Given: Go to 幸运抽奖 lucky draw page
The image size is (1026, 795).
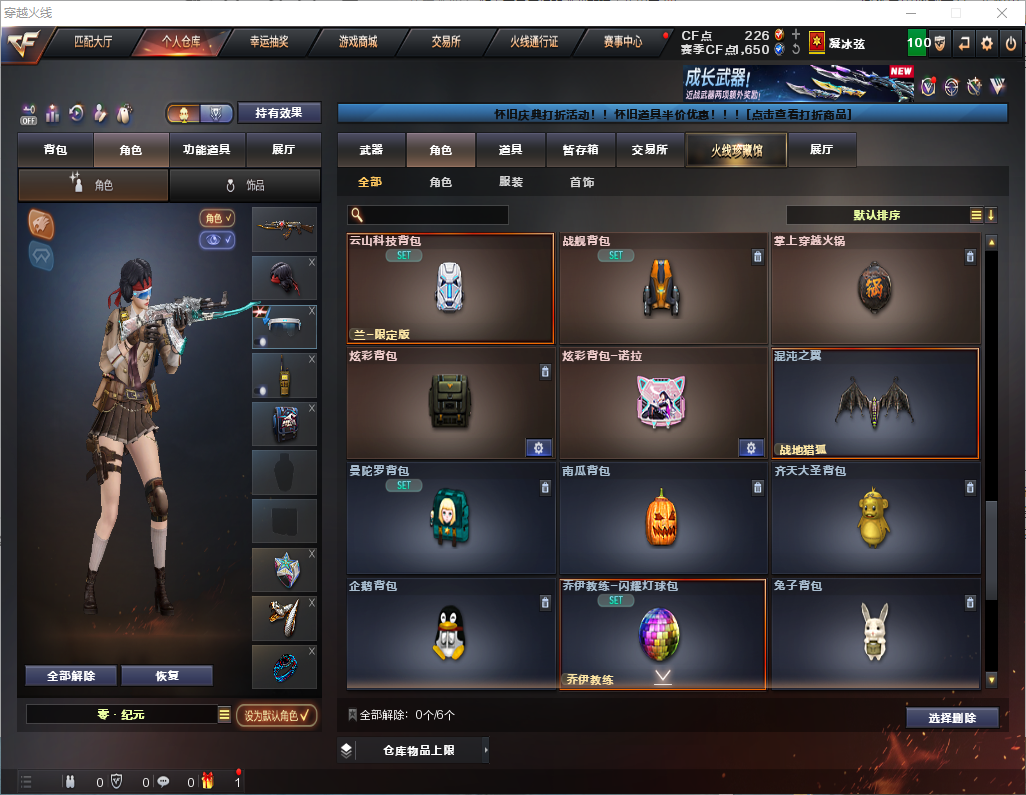Looking at the screenshot, I should (x=268, y=42).
